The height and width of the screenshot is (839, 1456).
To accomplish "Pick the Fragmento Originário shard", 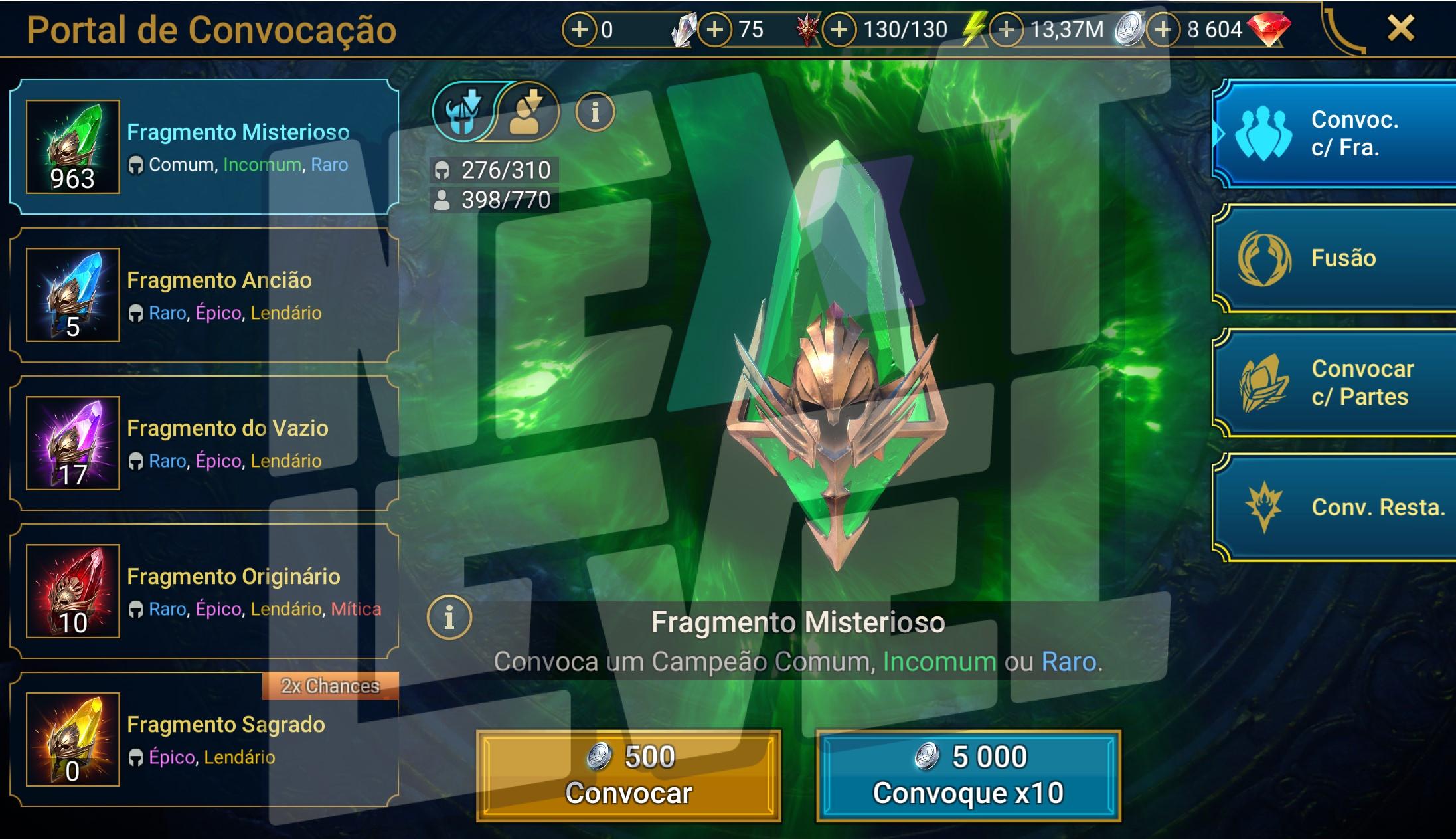I will click(x=204, y=591).
